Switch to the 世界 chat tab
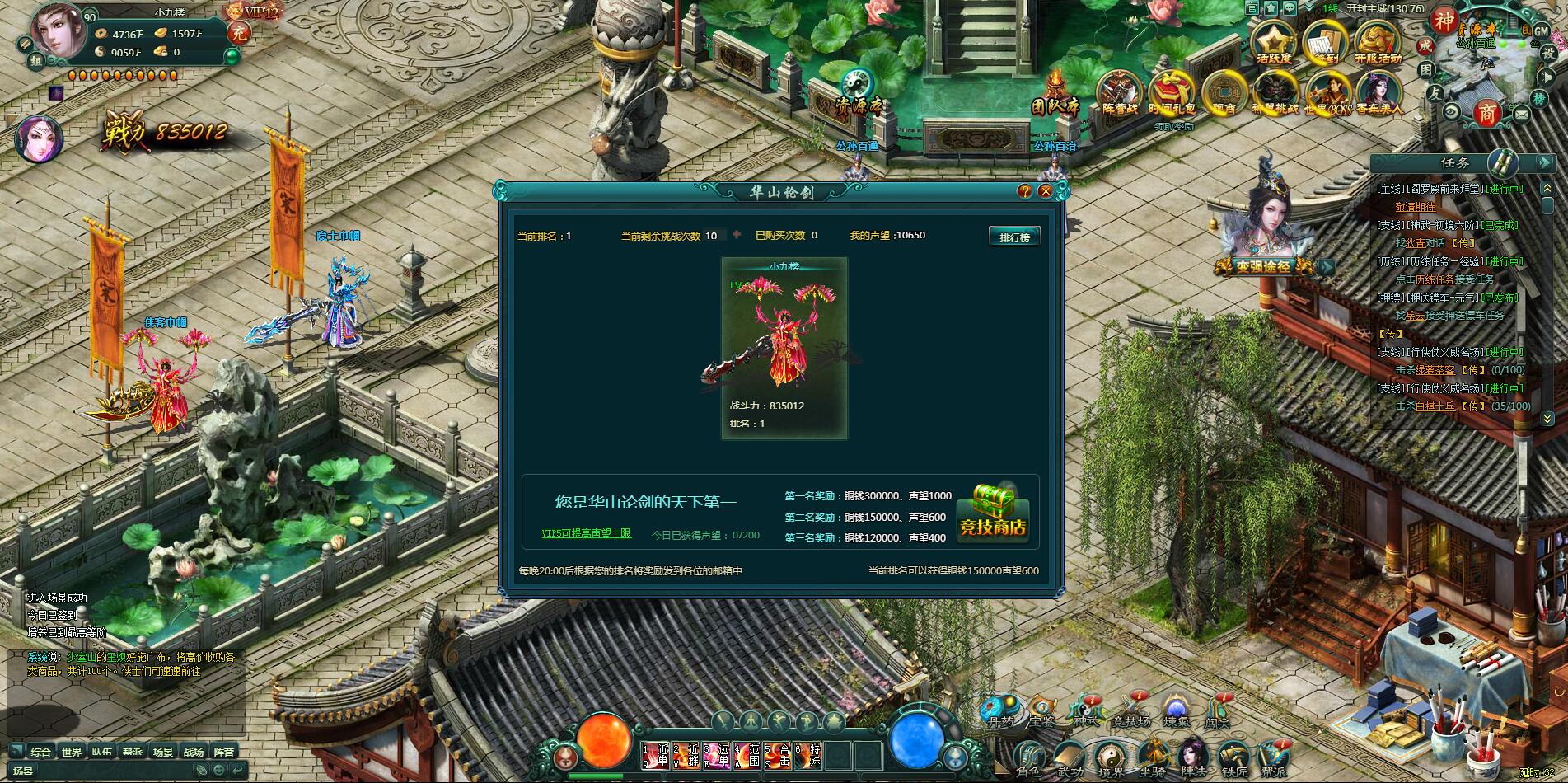Viewport: 1568px width, 783px height. pyautogui.click(x=72, y=751)
